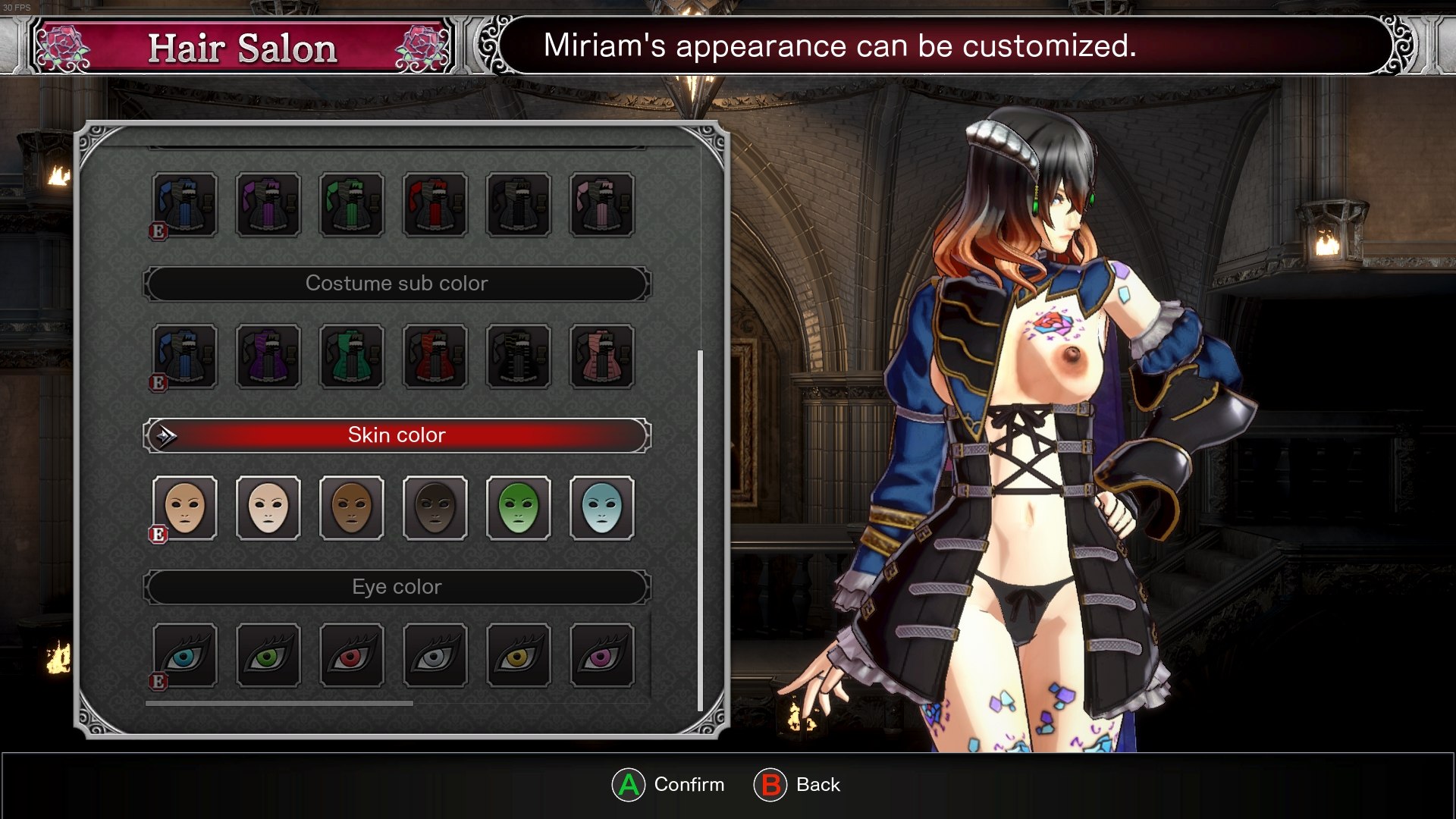Viewport: 1456px width, 819px height.
Task: Select the brown skin color mask
Action: [352, 508]
